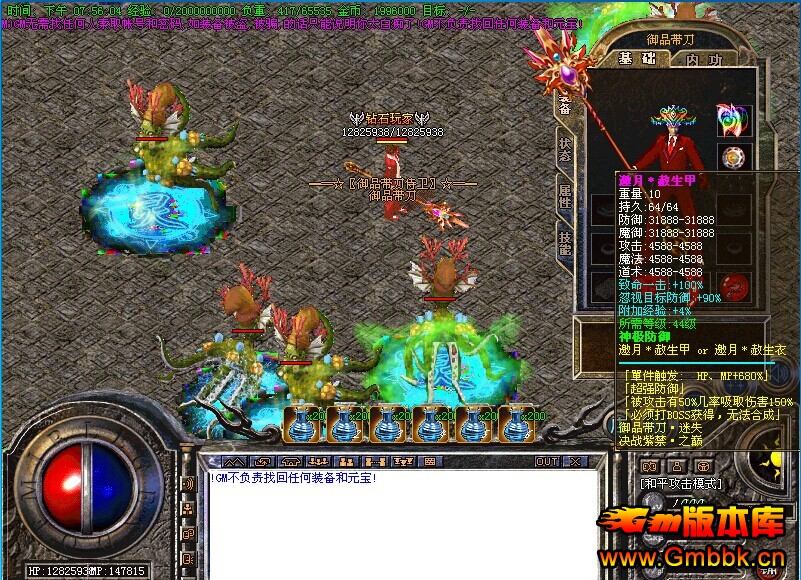Screen dimensions: 801x580
Task: Select the rainbow swirl equipment slot
Action: 734,119
